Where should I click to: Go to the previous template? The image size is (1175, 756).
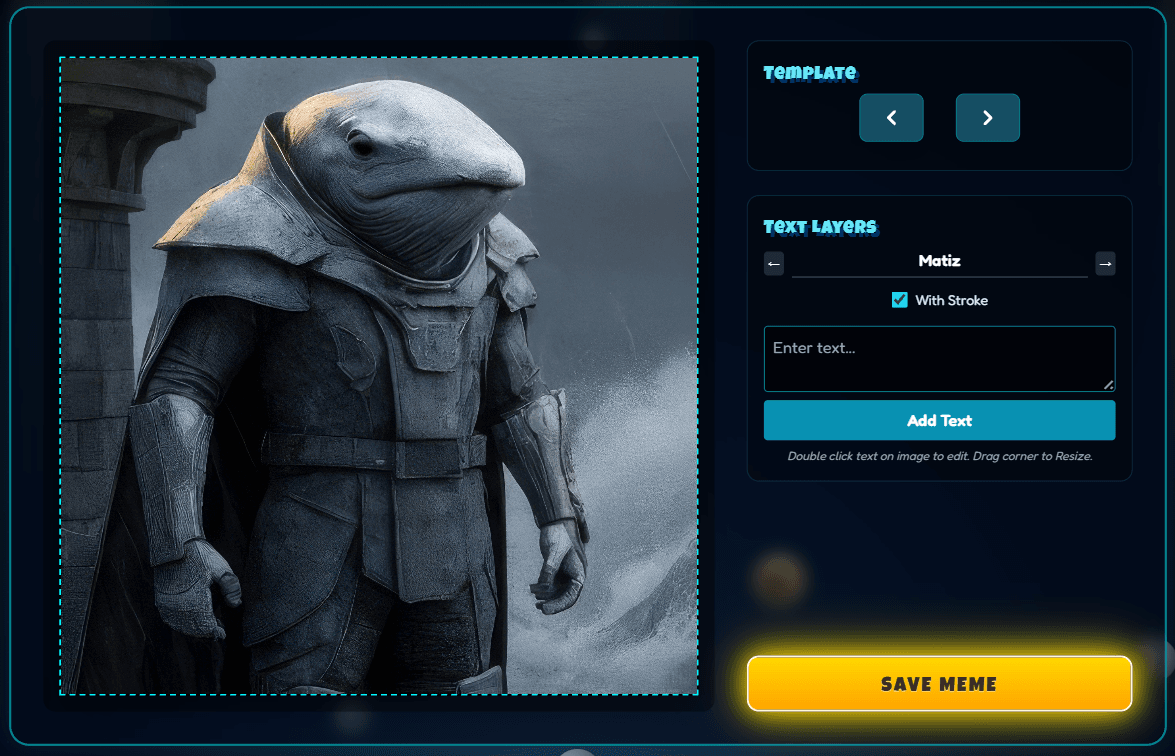(x=891, y=118)
